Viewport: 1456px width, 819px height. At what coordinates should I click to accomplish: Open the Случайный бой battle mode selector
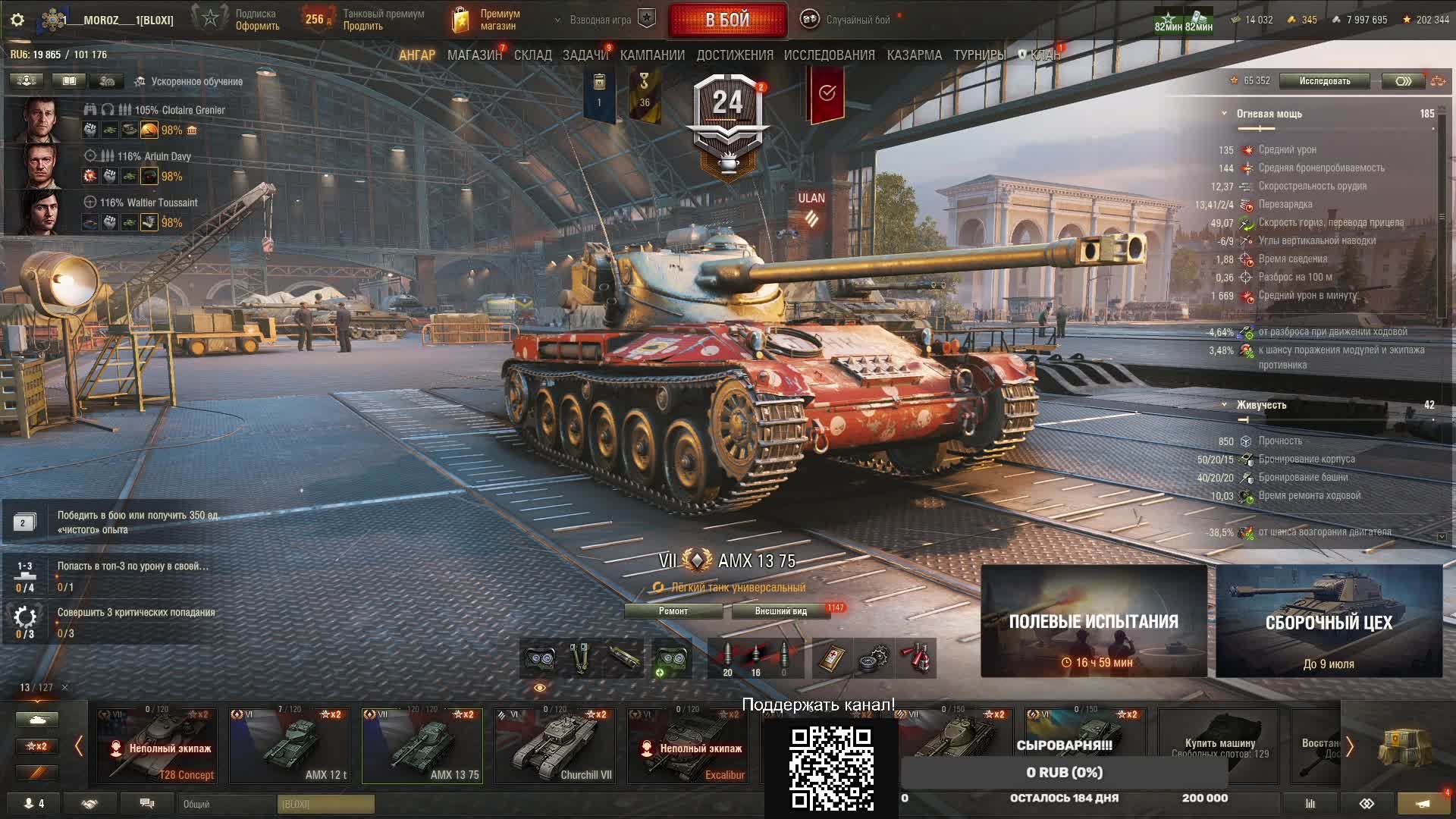pyautogui.click(x=857, y=20)
